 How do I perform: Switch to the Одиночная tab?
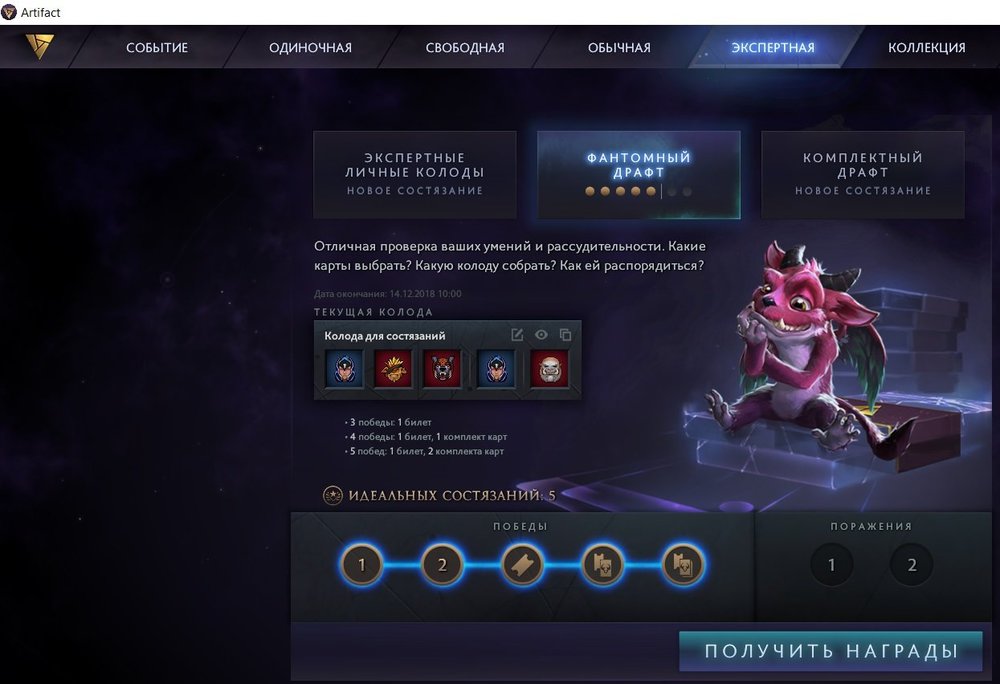click(x=311, y=48)
